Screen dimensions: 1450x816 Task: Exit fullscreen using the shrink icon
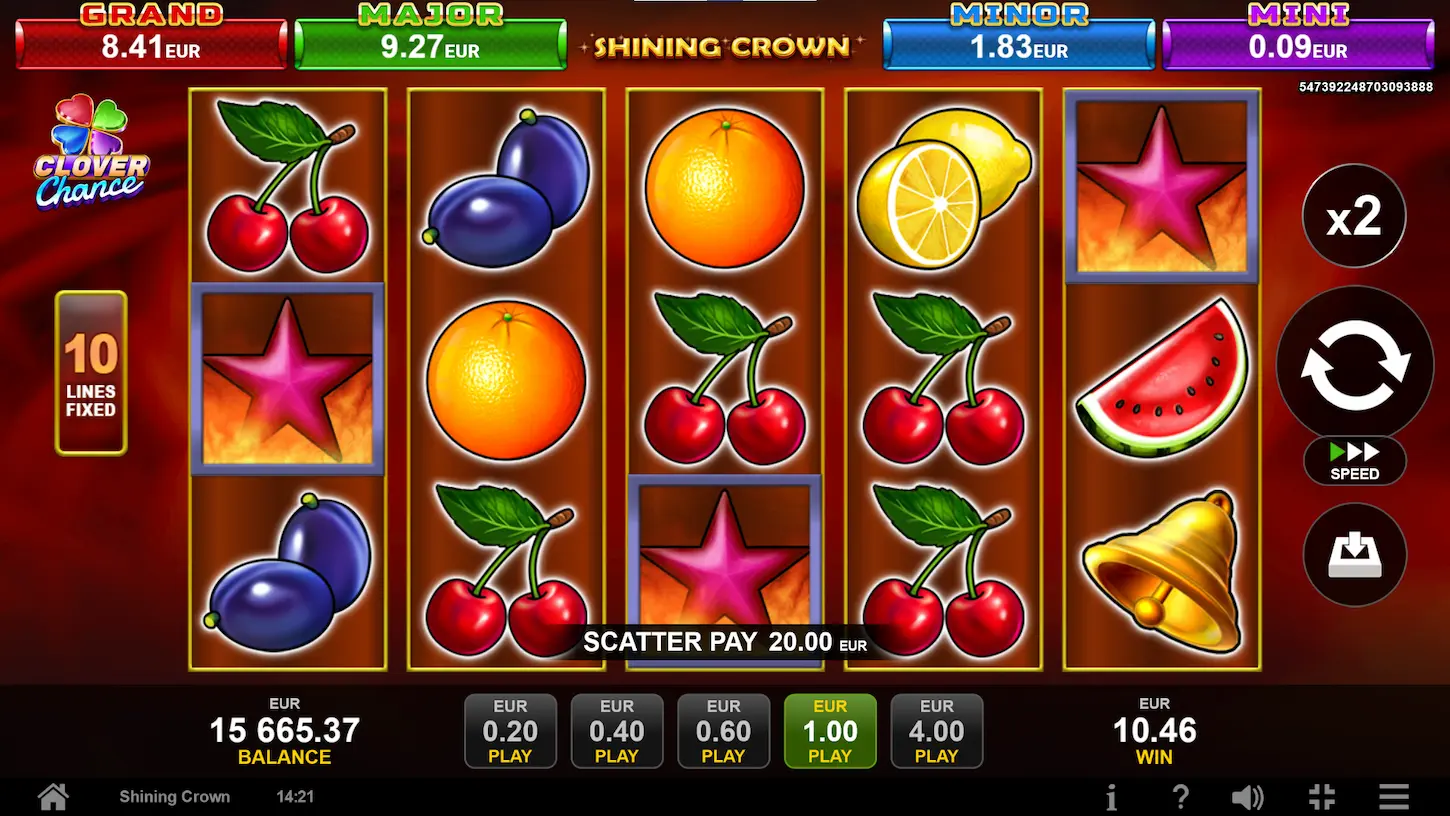tap(1321, 797)
